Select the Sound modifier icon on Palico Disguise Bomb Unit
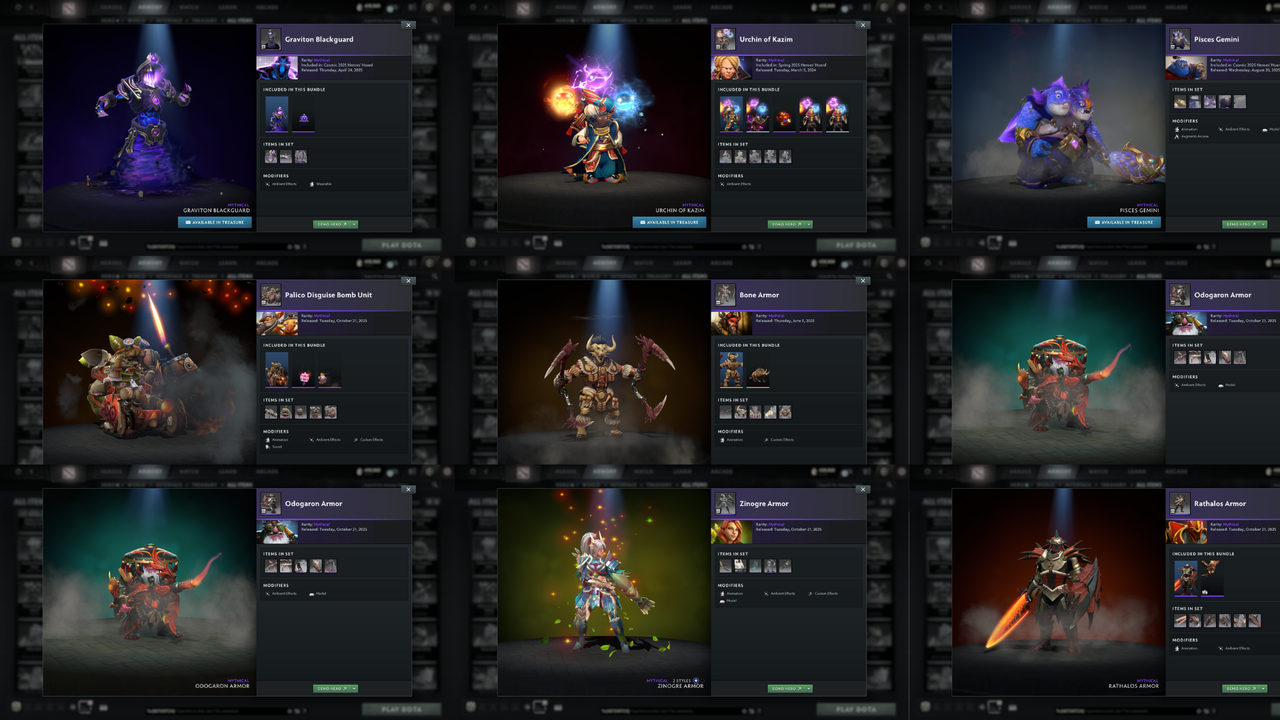The image size is (1280, 720). click(267, 447)
